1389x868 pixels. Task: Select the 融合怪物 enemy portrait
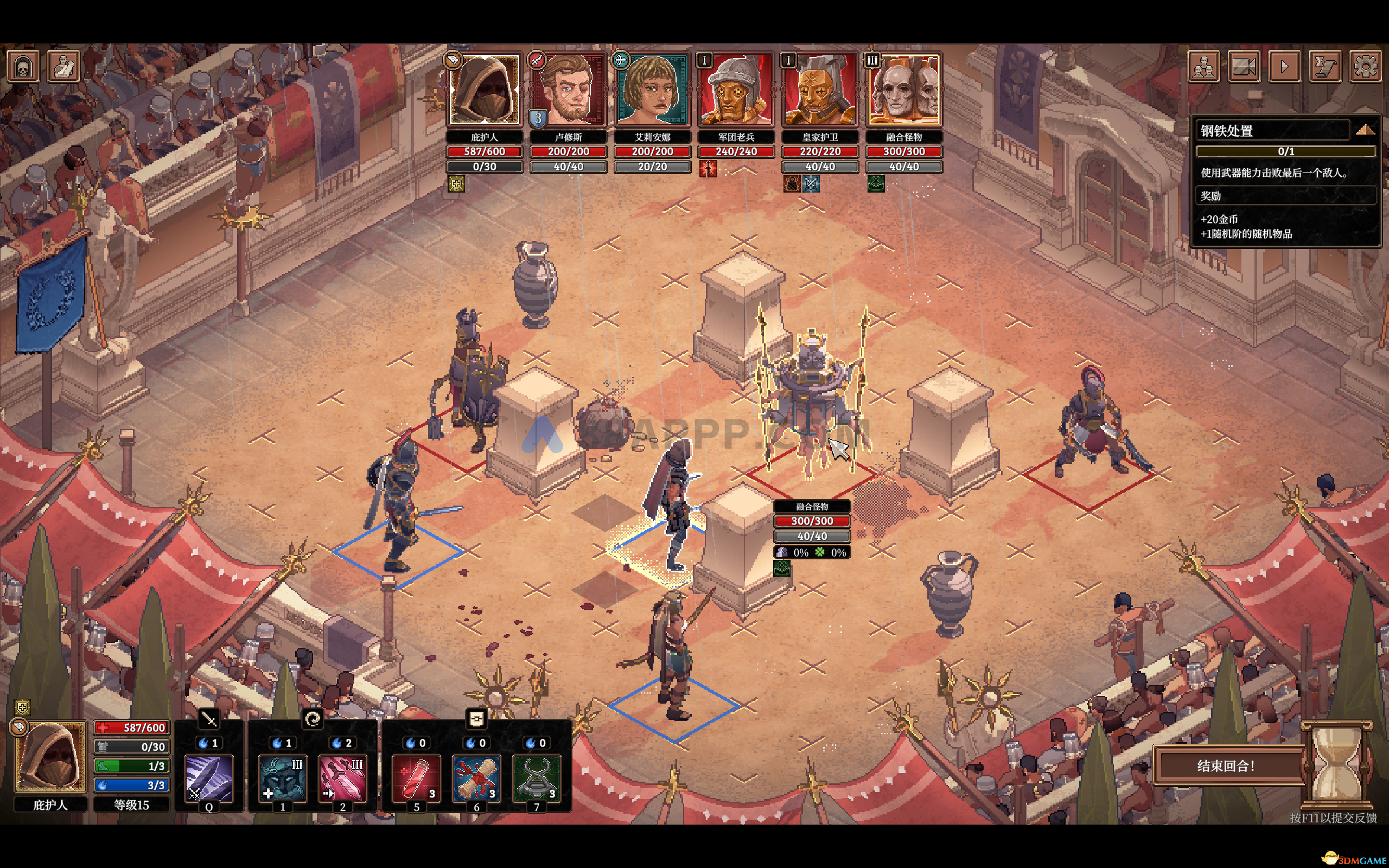tap(904, 90)
